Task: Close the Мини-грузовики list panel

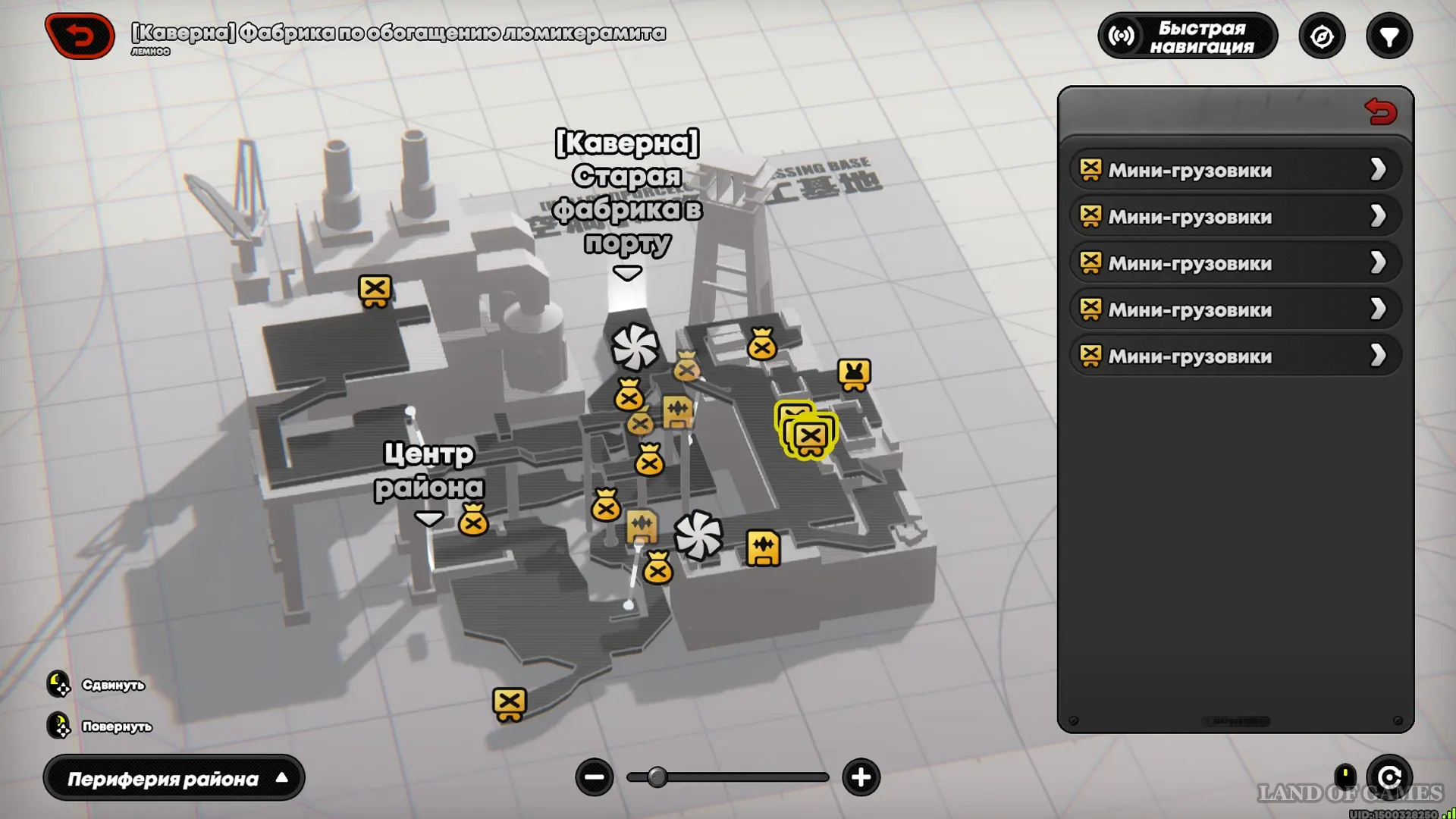Action: pos(1380,112)
